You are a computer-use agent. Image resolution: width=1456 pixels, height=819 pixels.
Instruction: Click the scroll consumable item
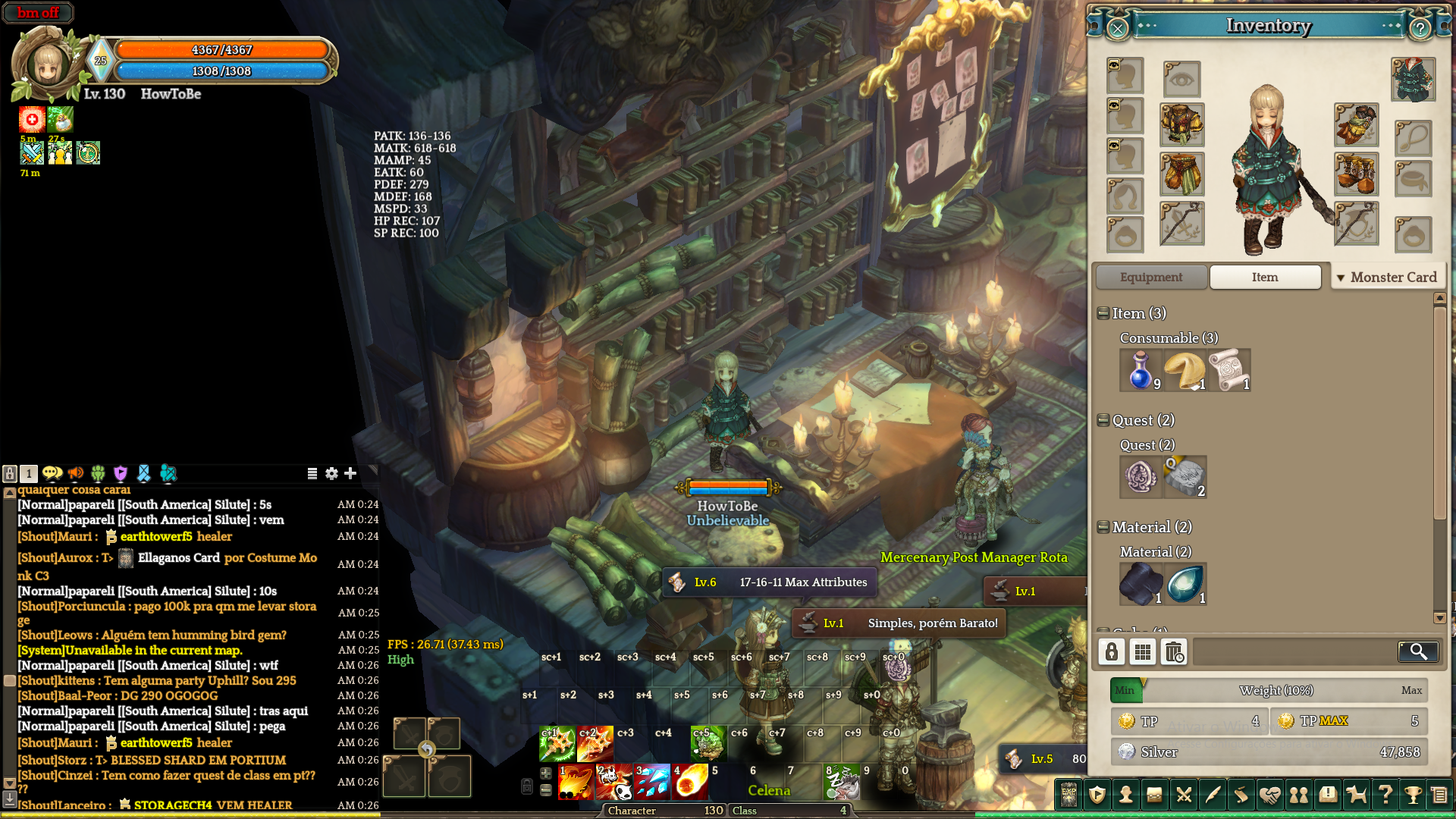coord(1228,370)
